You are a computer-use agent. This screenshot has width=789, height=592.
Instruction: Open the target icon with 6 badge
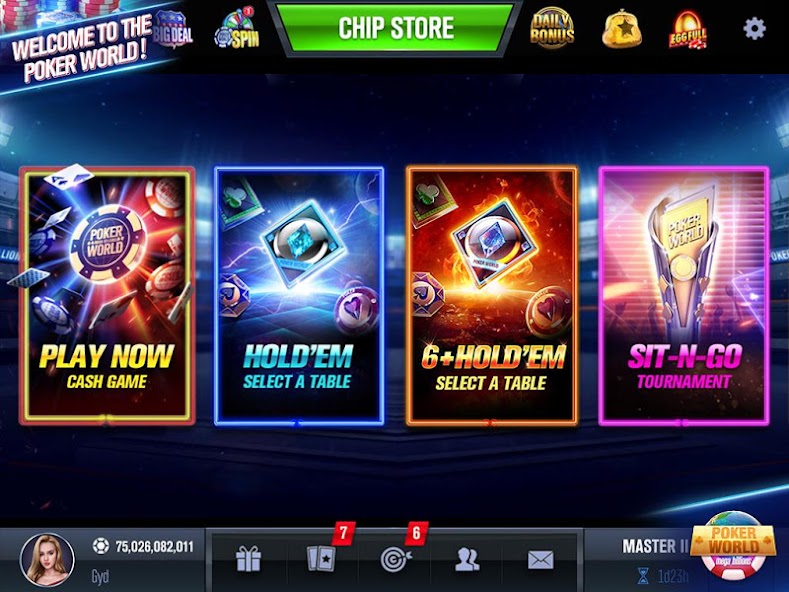(x=390, y=560)
